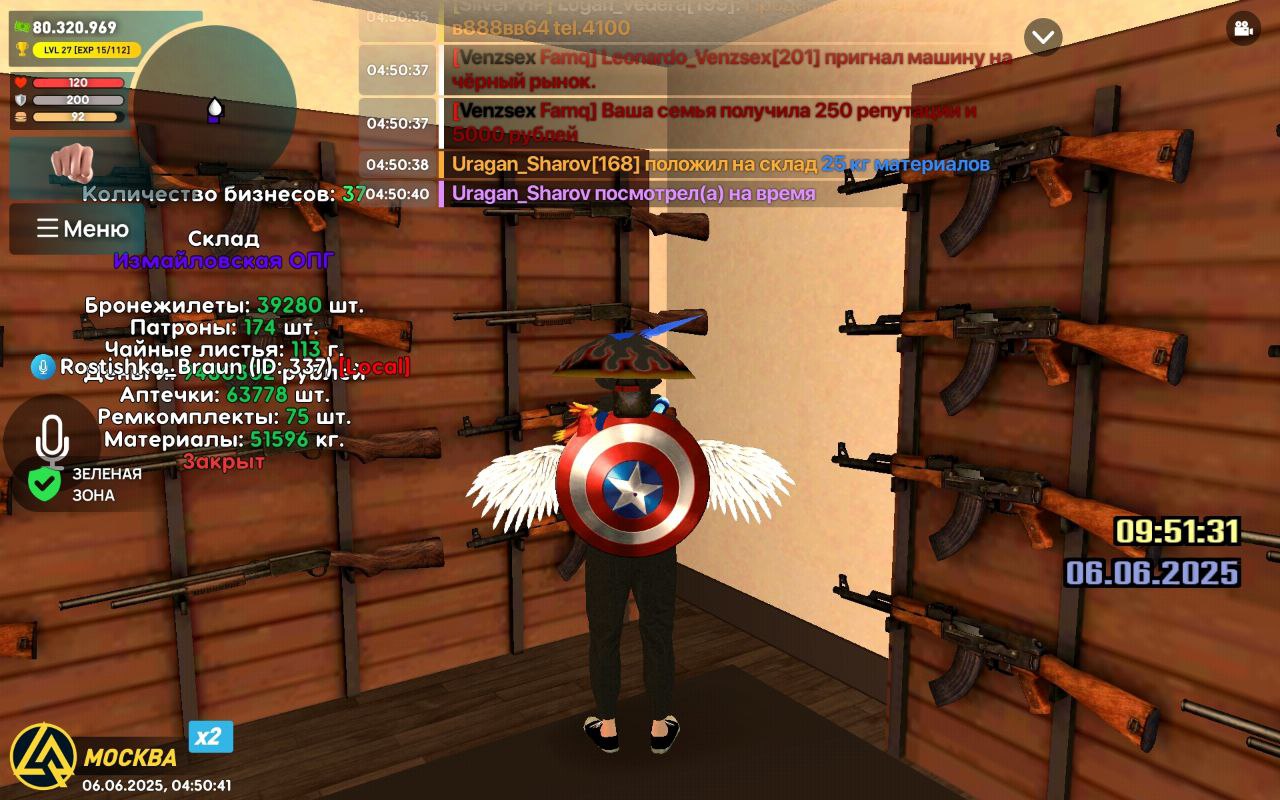Screen dimensions: 1280x800
Task: Collapse the chat with the down chevron
Action: 1043,36
